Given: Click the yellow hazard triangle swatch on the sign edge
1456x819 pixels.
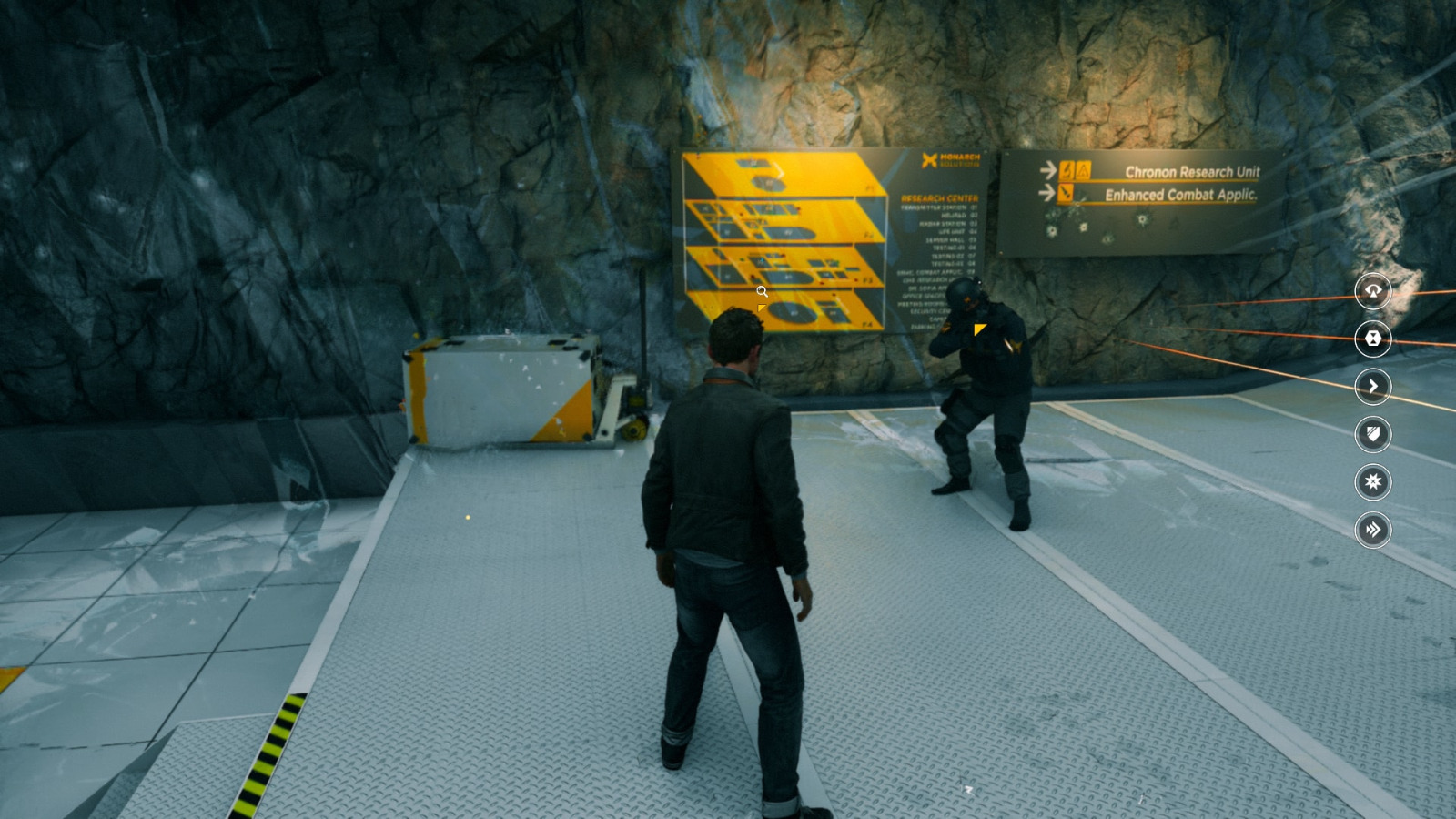Looking at the screenshot, I should click(1082, 170).
